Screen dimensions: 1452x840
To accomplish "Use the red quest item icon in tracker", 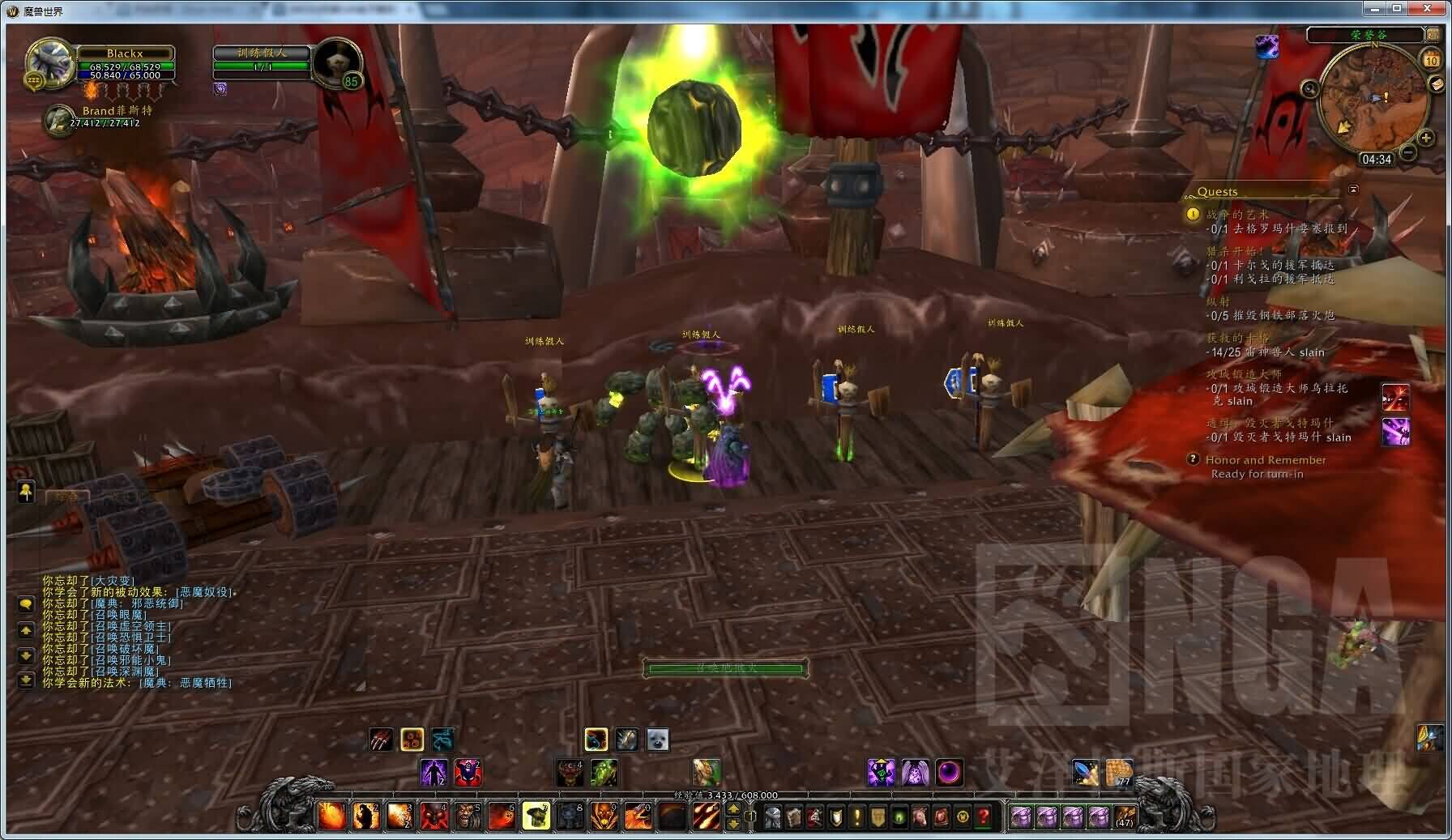I will click(x=1395, y=397).
